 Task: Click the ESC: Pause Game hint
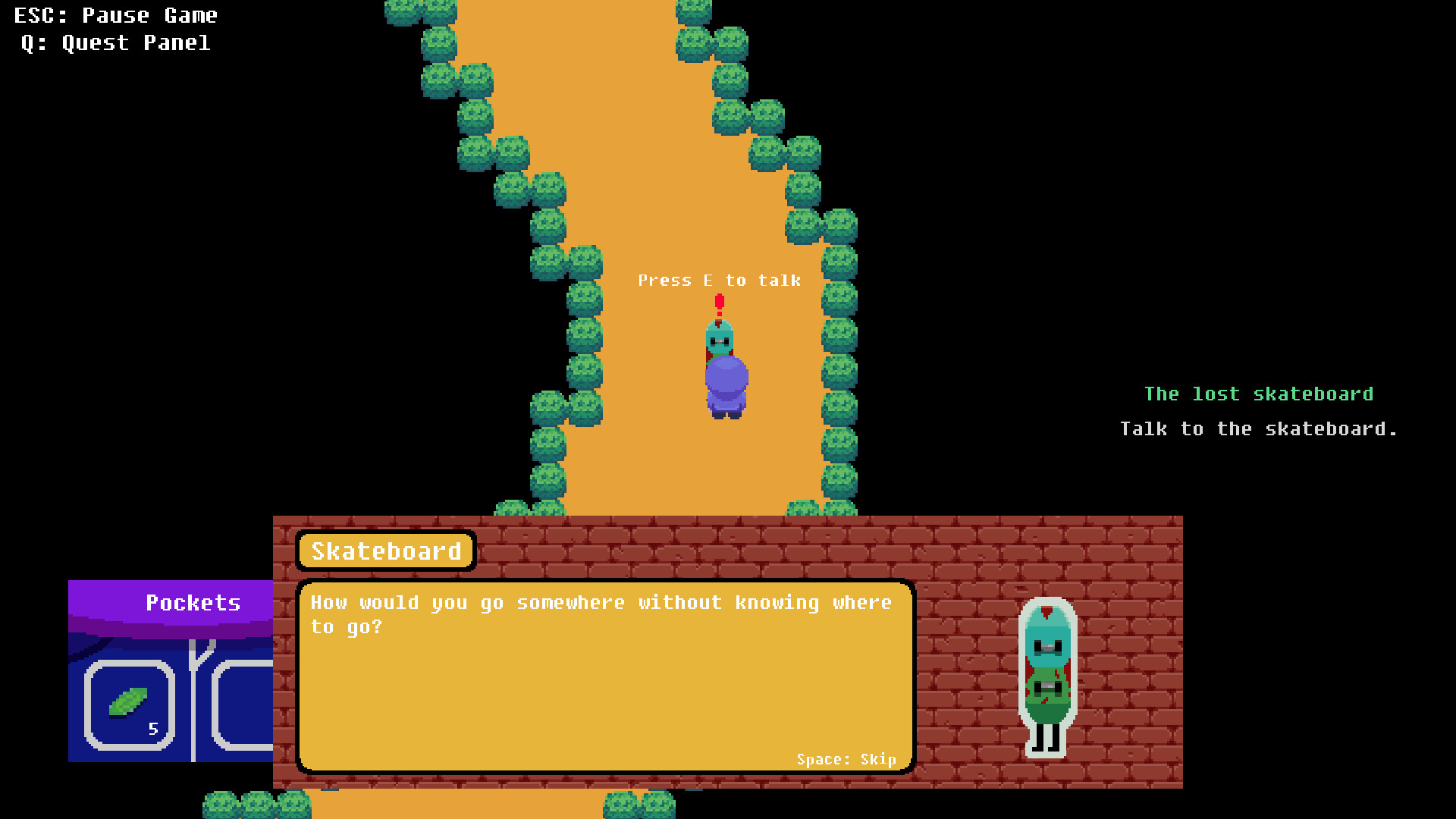coord(114,15)
